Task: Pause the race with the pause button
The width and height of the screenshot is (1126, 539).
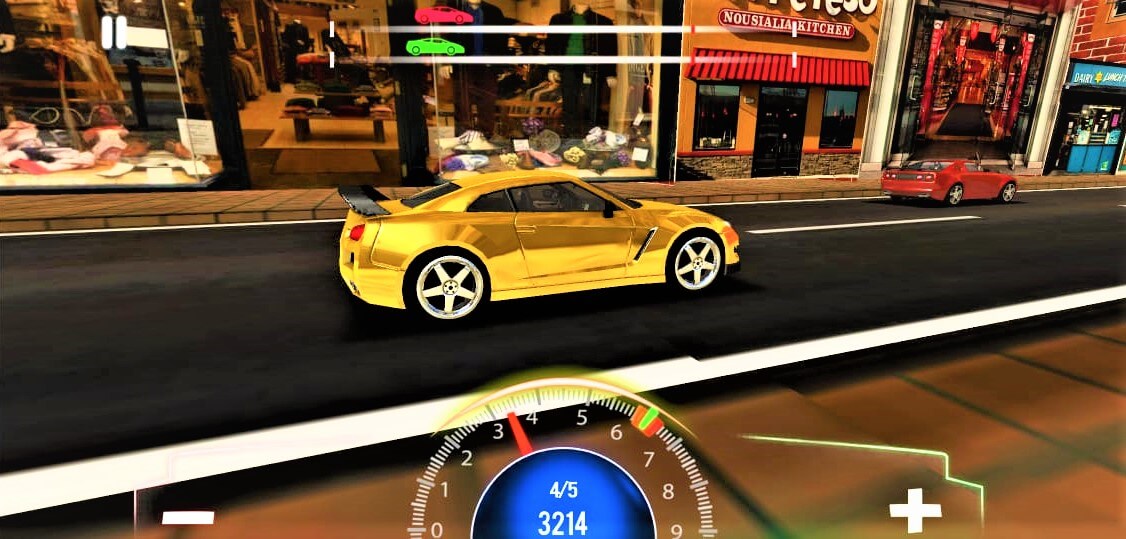Action: [x=114, y=32]
